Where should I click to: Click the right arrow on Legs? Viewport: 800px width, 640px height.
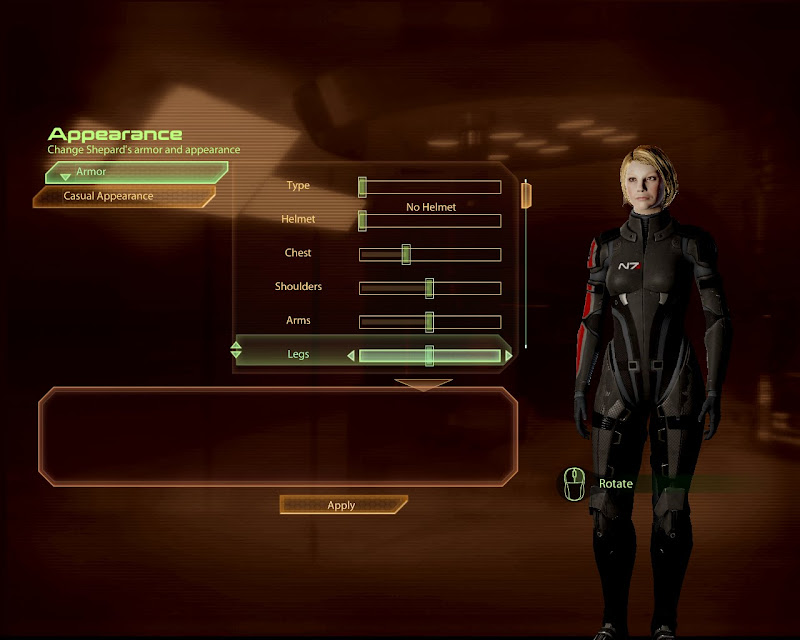509,356
